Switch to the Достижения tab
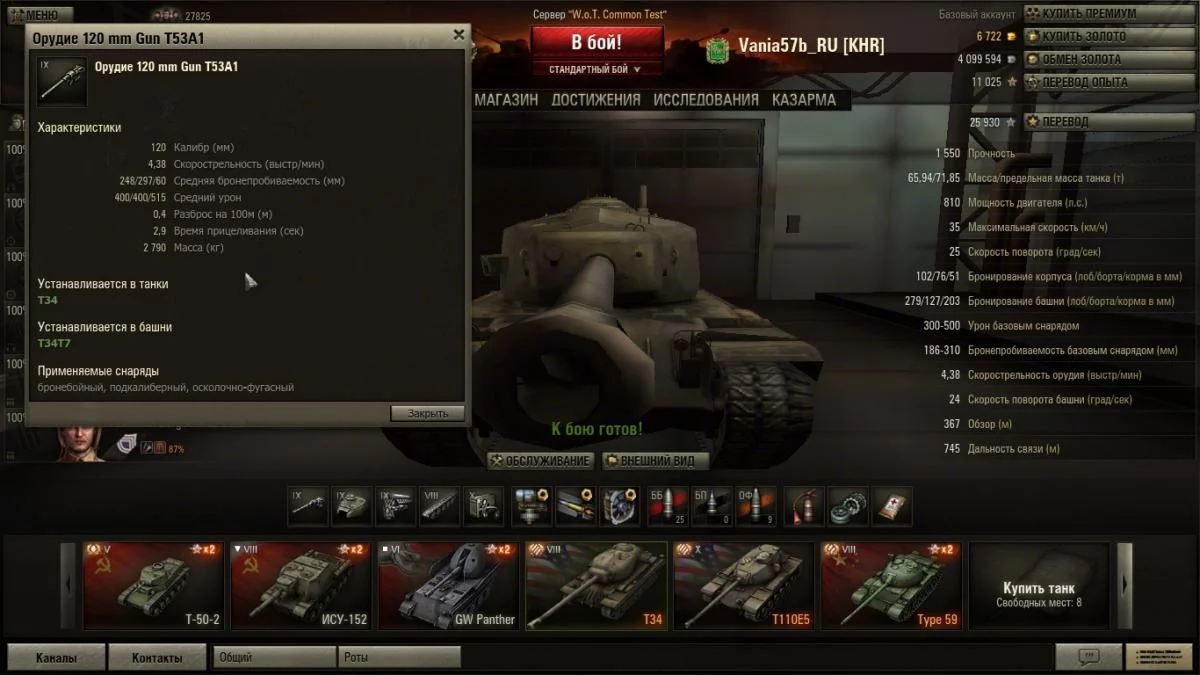The width and height of the screenshot is (1200, 675). [596, 100]
